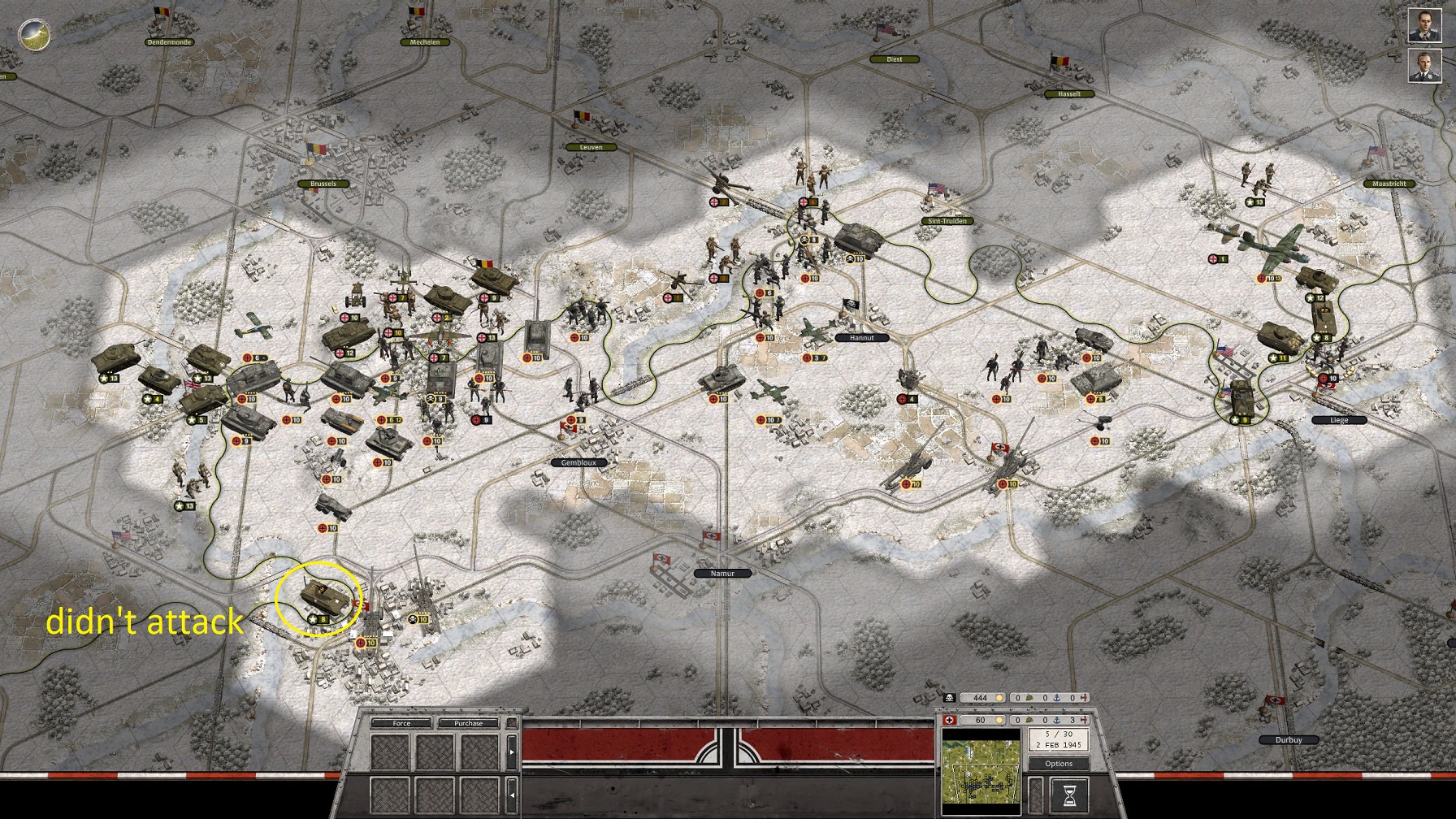This screenshot has width=1456, height=819.
Task: Switch to the Purchase tab
Action: tap(468, 723)
